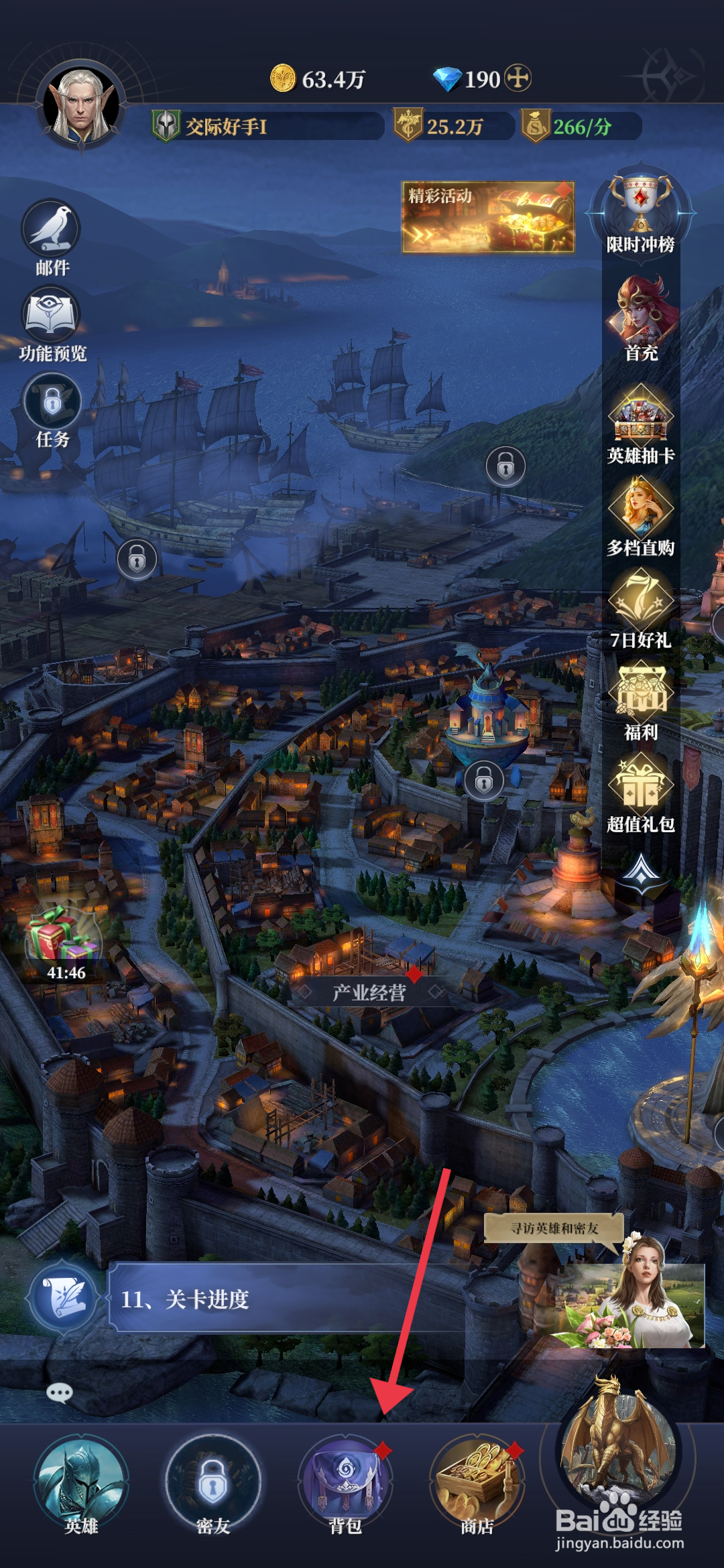Open 限时冲榜 trophy ranking

point(640,204)
